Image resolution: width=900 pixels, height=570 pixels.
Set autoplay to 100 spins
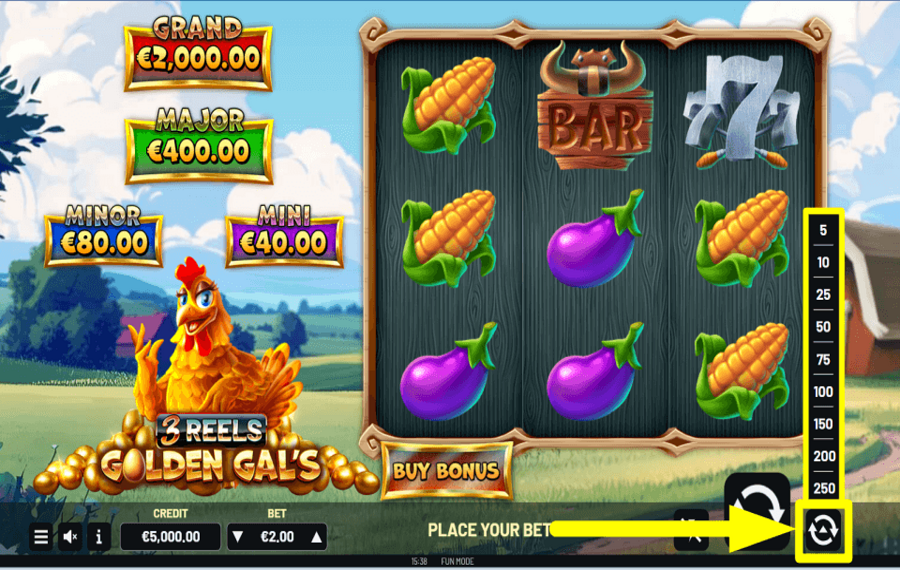coord(823,392)
